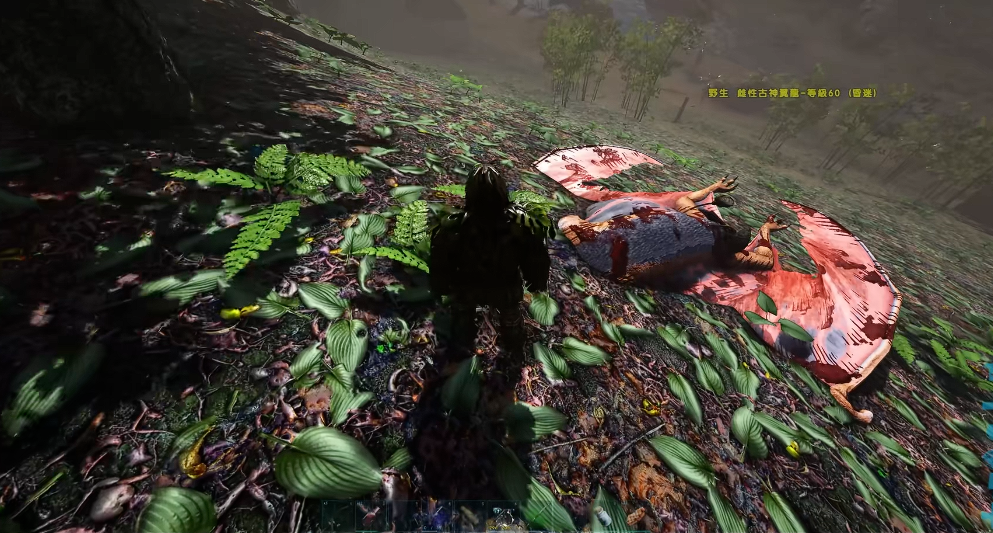This screenshot has height=533, width=993.
Task: Choose the purple-blue item hotbar slot
Action: (x=436, y=518)
